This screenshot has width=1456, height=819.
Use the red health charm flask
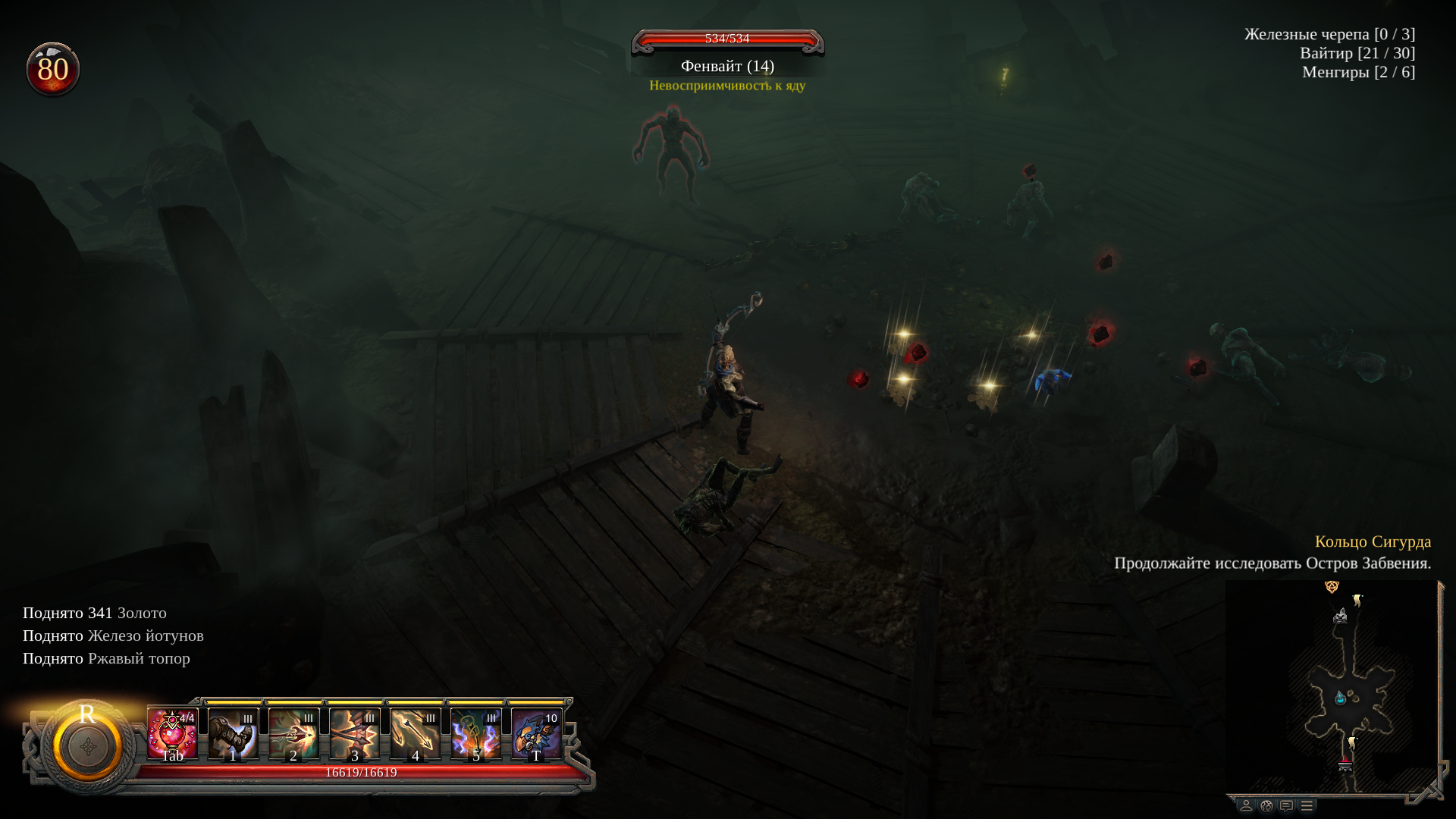tap(172, 733)
